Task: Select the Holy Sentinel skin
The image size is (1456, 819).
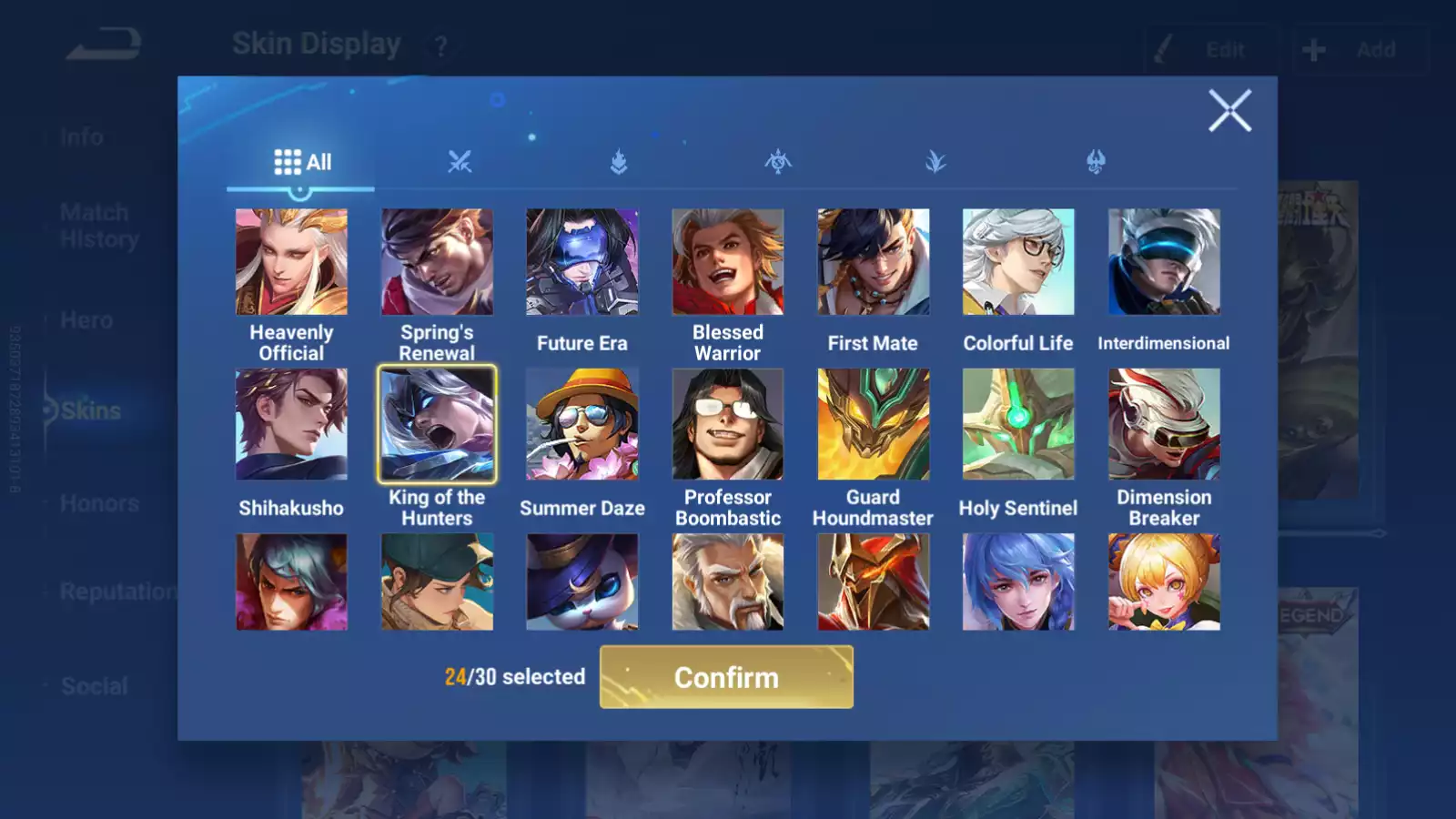Action: [1018, 424]
